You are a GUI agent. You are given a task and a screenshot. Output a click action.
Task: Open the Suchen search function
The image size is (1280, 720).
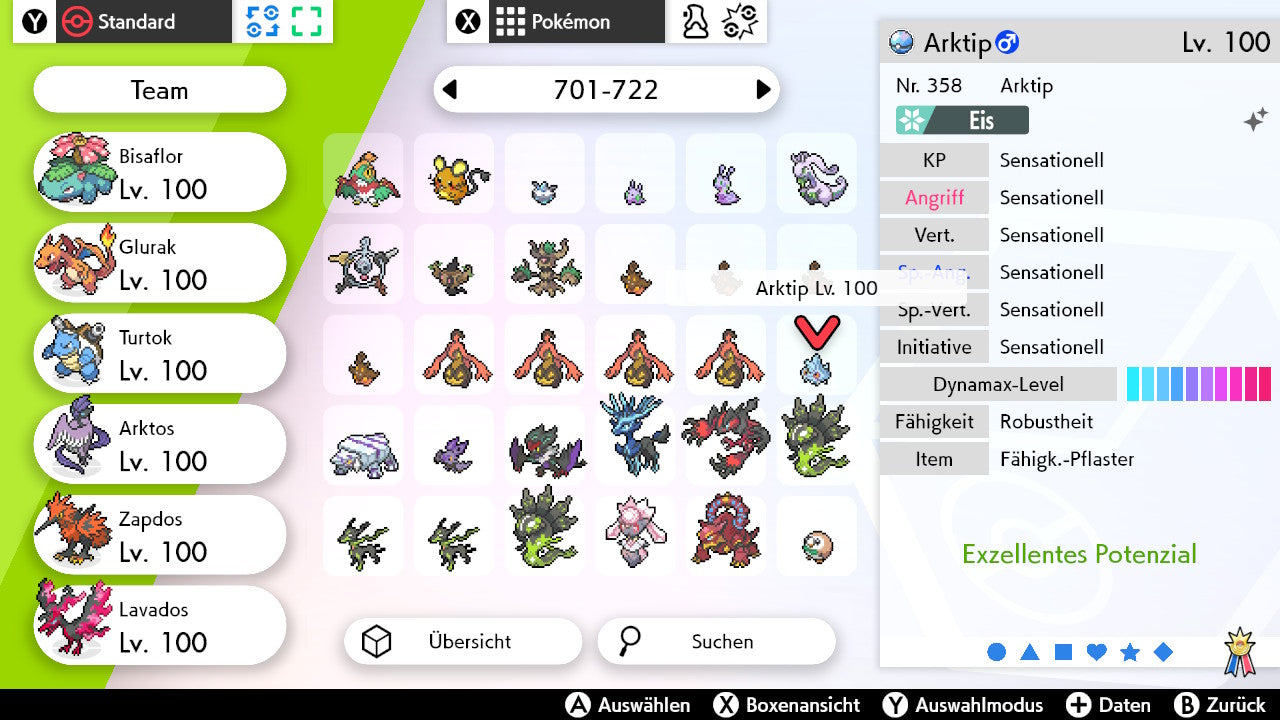(x=716, y=642)
